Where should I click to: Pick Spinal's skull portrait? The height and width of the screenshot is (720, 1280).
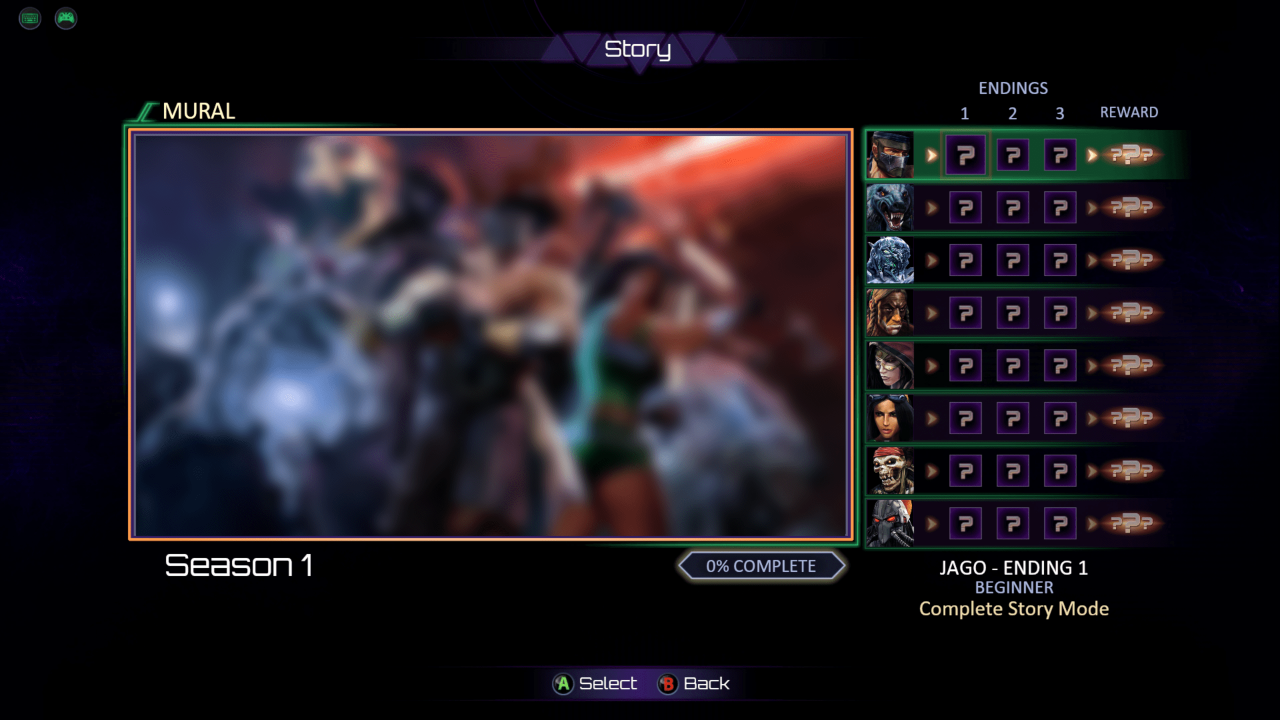point(889,471)
